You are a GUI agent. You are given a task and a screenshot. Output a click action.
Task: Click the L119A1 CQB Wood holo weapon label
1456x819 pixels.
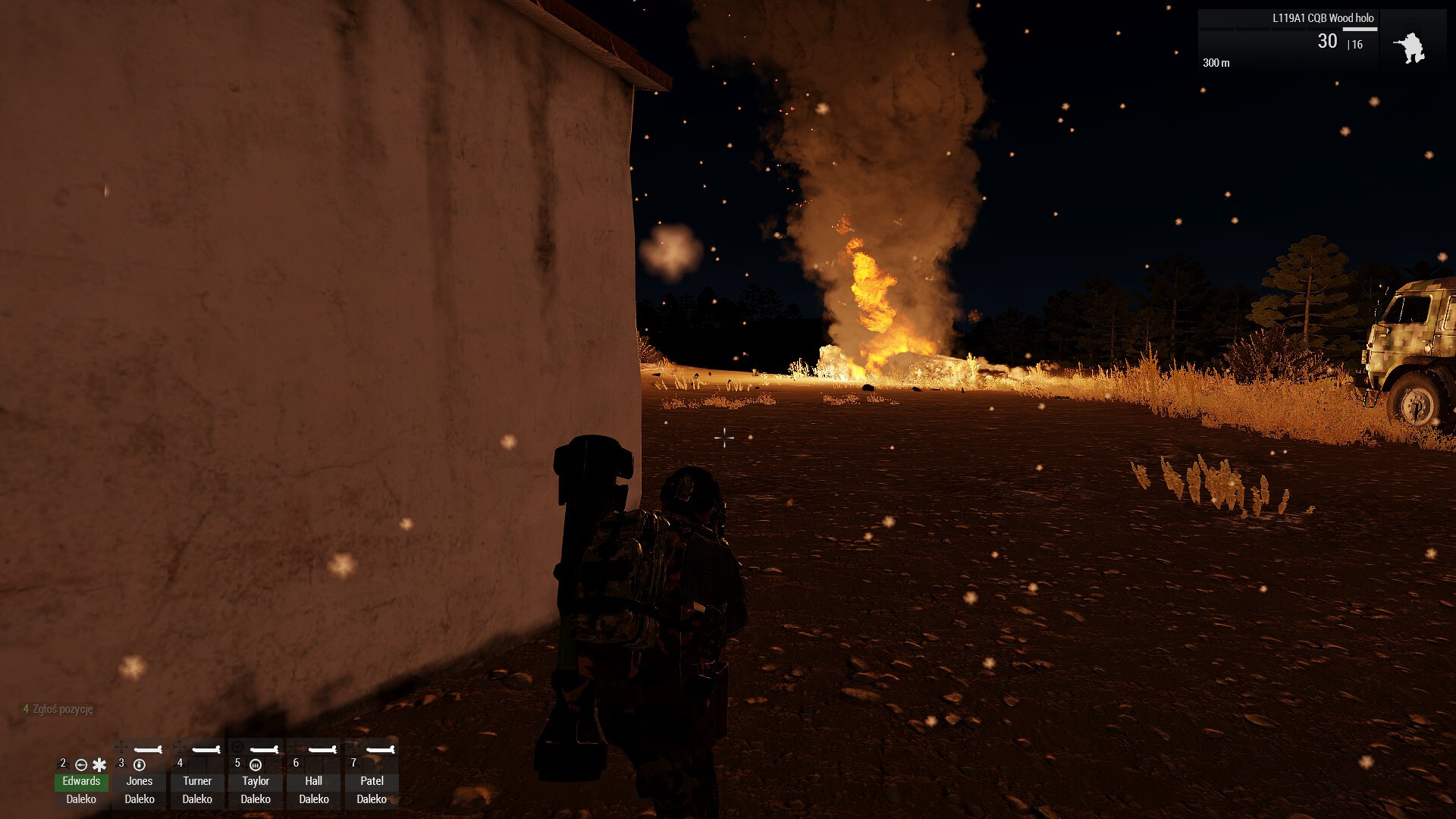[1323, 18]
